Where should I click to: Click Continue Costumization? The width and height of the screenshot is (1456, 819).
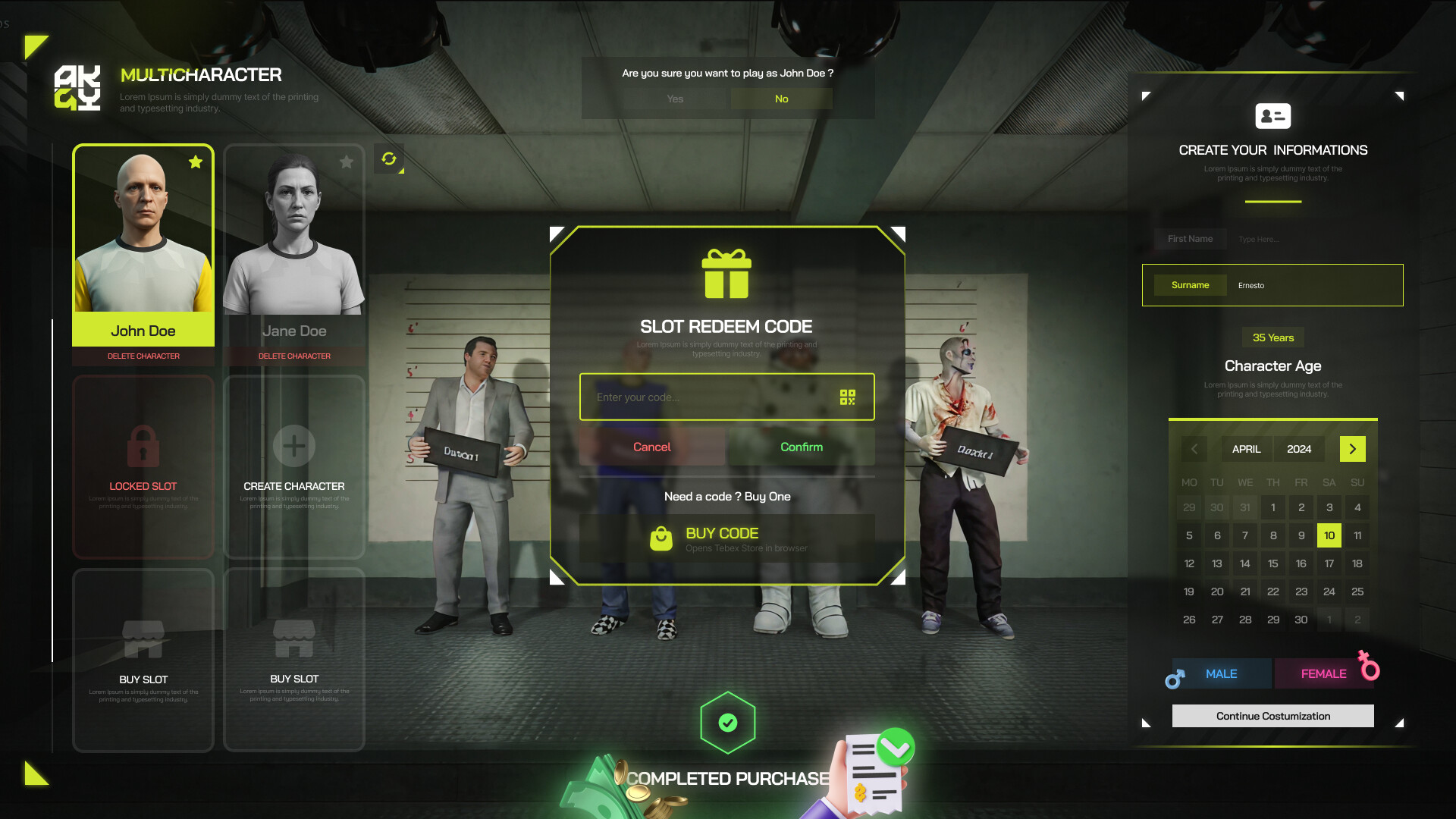point(1272,715)
